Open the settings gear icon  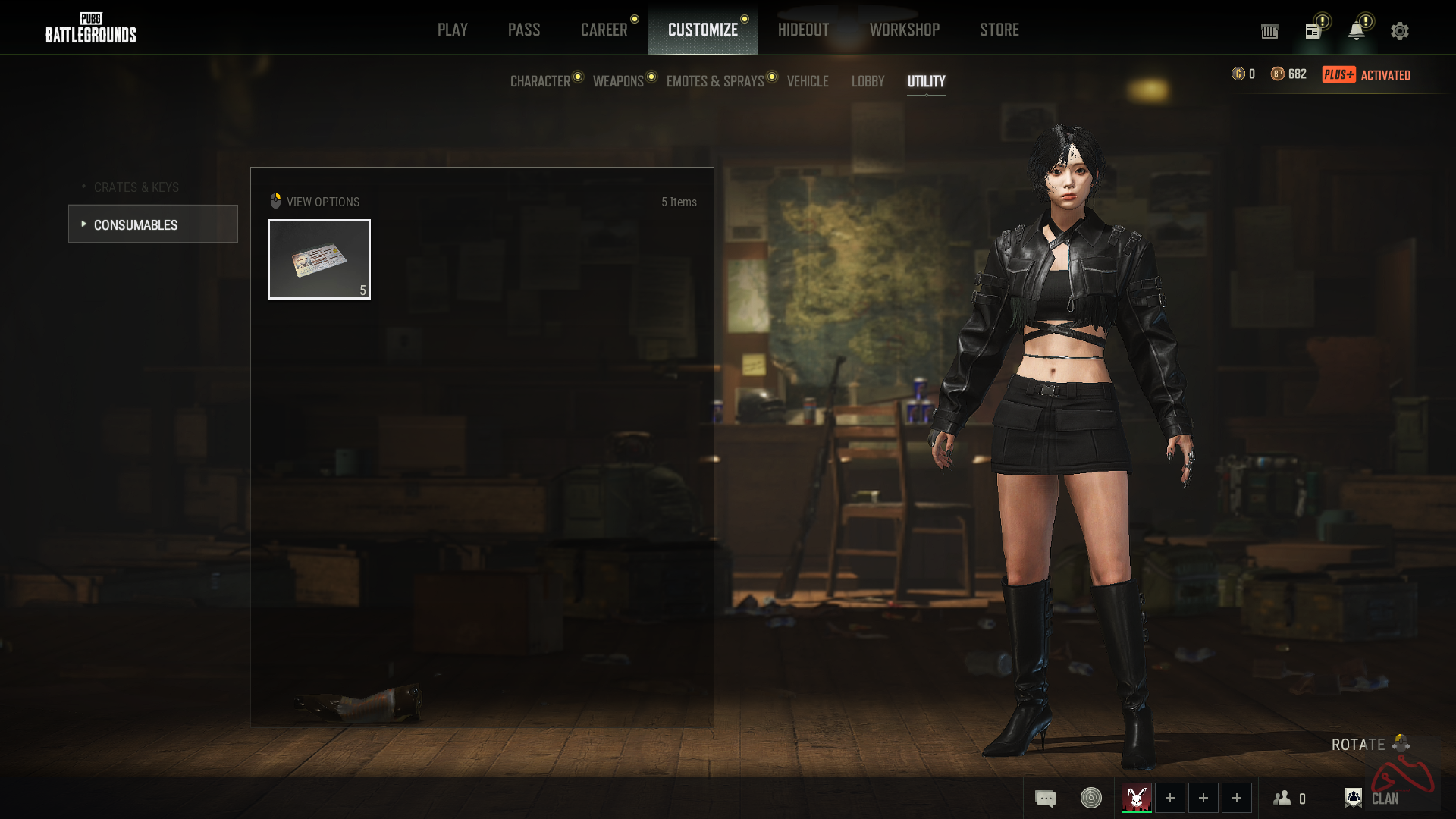[1399, 31]
